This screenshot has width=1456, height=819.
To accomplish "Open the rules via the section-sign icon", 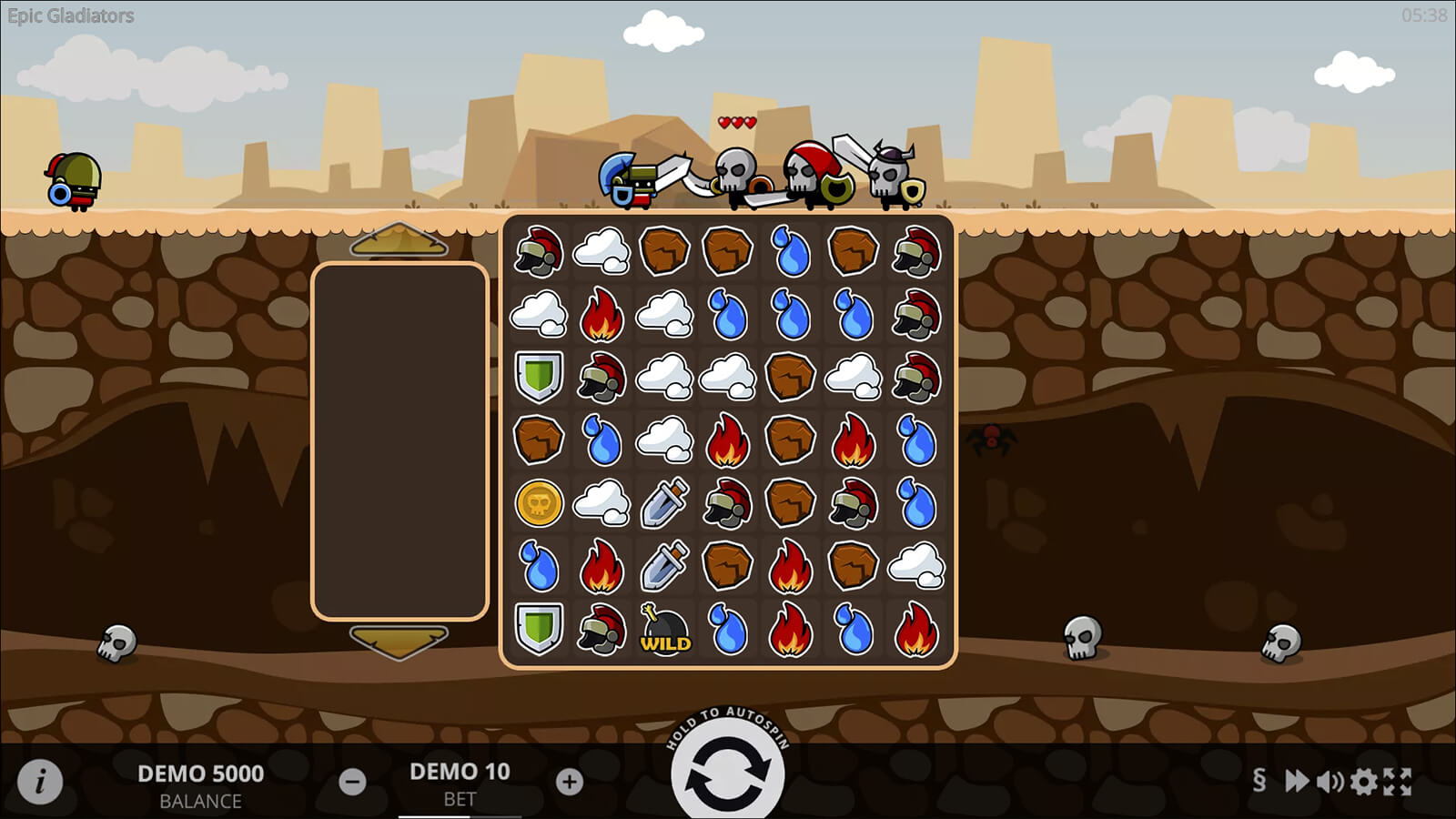I will pos(1259,780).
